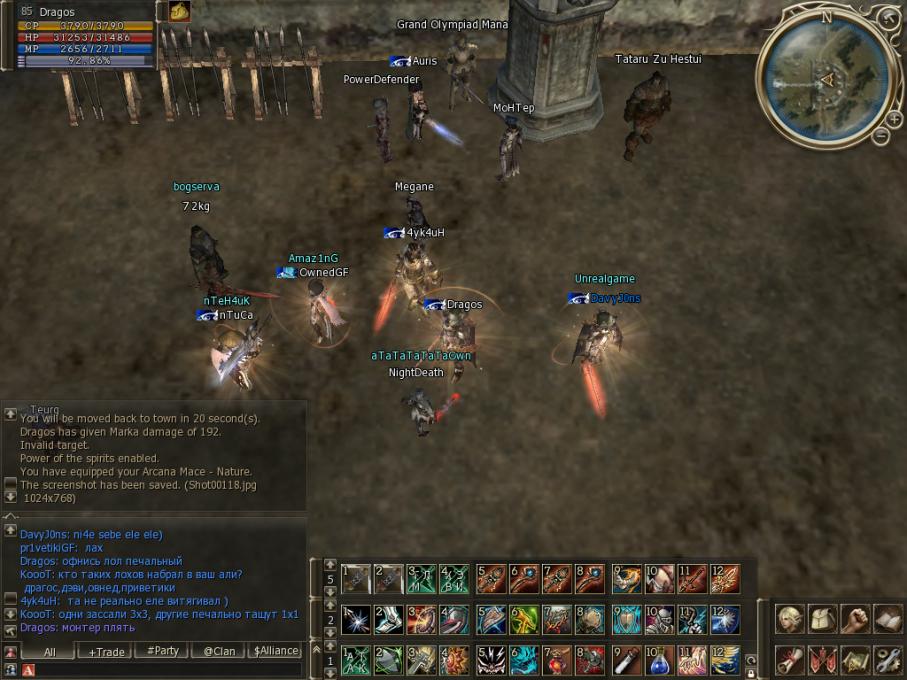Open the clan banners icon
This screenshot has height=680, width=907.
tap(823, 660)
